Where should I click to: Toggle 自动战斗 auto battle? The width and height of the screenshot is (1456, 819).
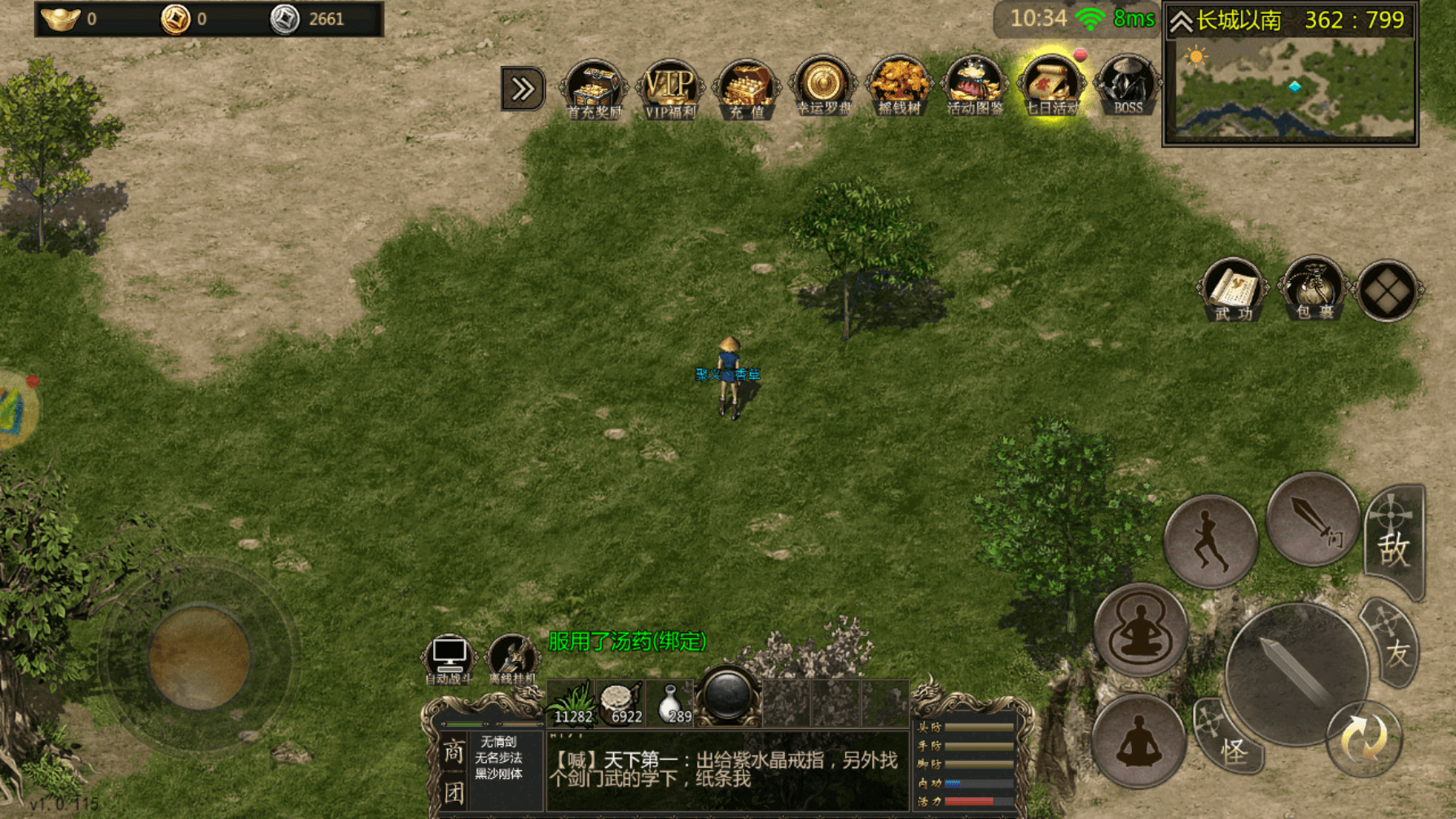tap(449, 659)
